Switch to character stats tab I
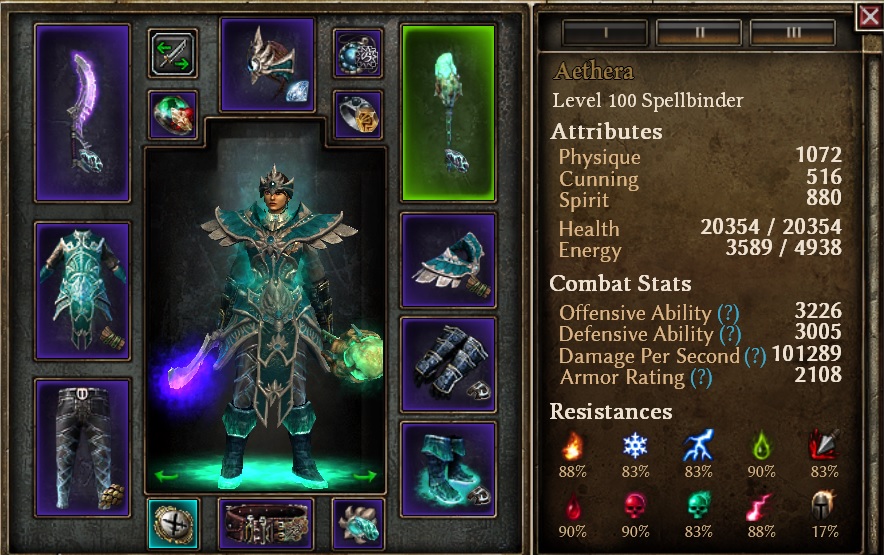 (605, 33)
